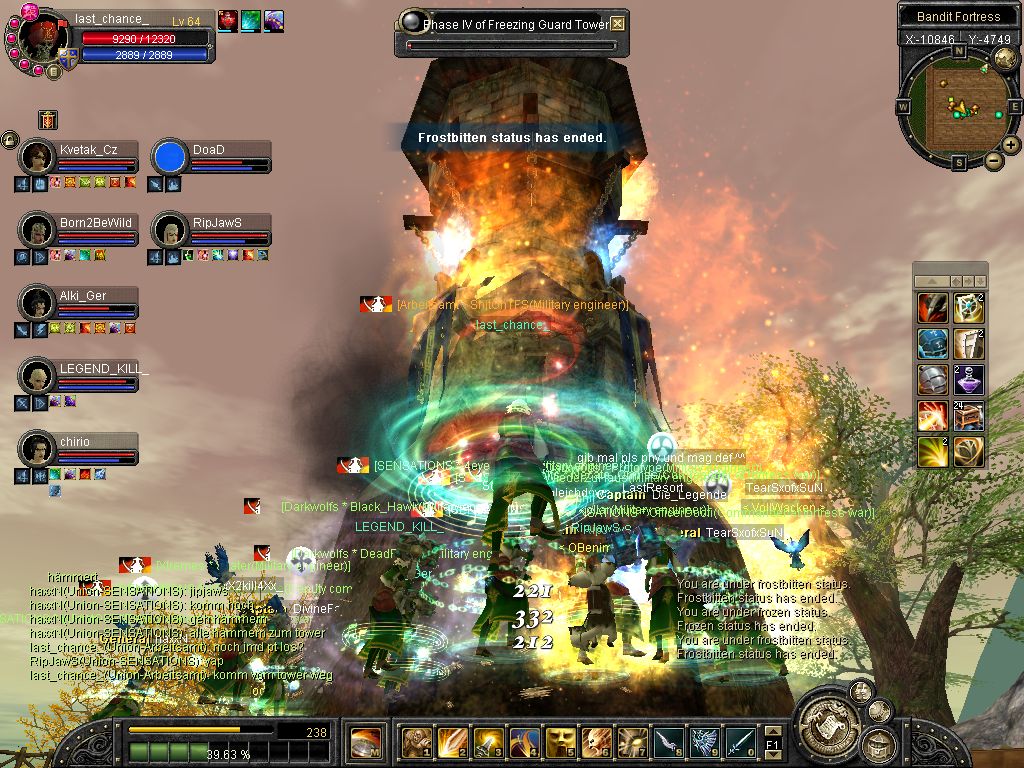Viewport: 1024px width, 768px height.
Task: Activate the steel helmet skill in side bar
Action: coord(932,380)
